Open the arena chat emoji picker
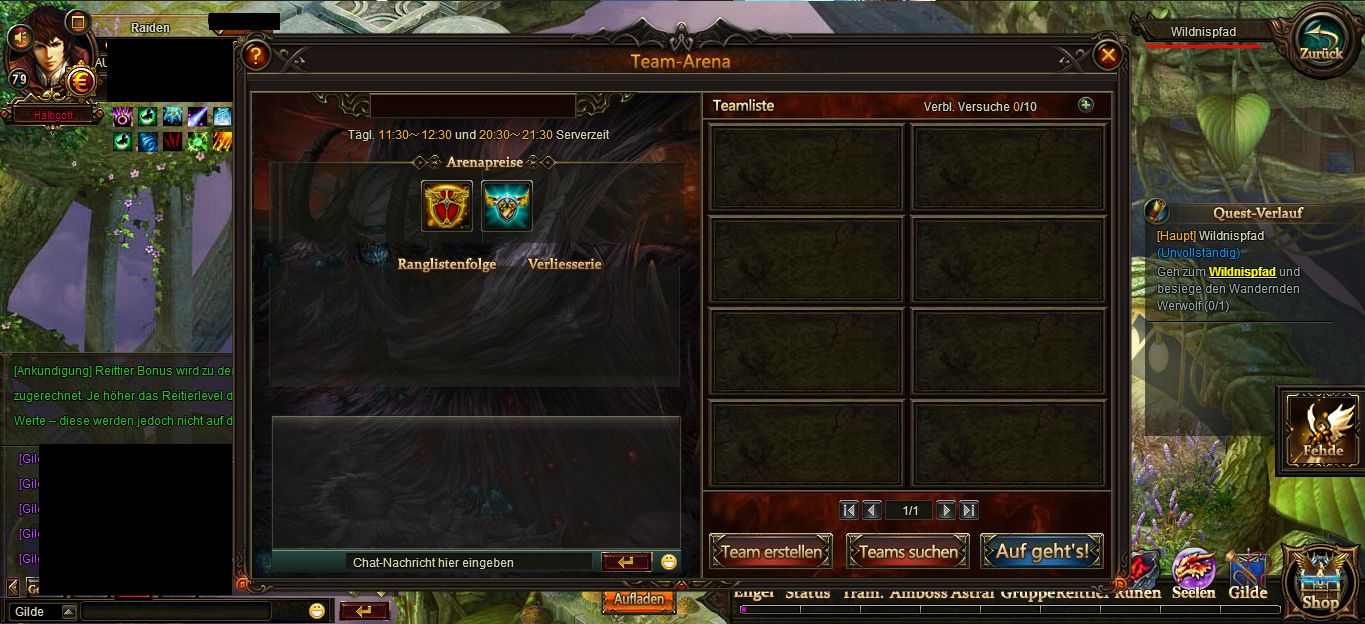The height and width of the screenshot is (624, 1365). click(669, 562)
